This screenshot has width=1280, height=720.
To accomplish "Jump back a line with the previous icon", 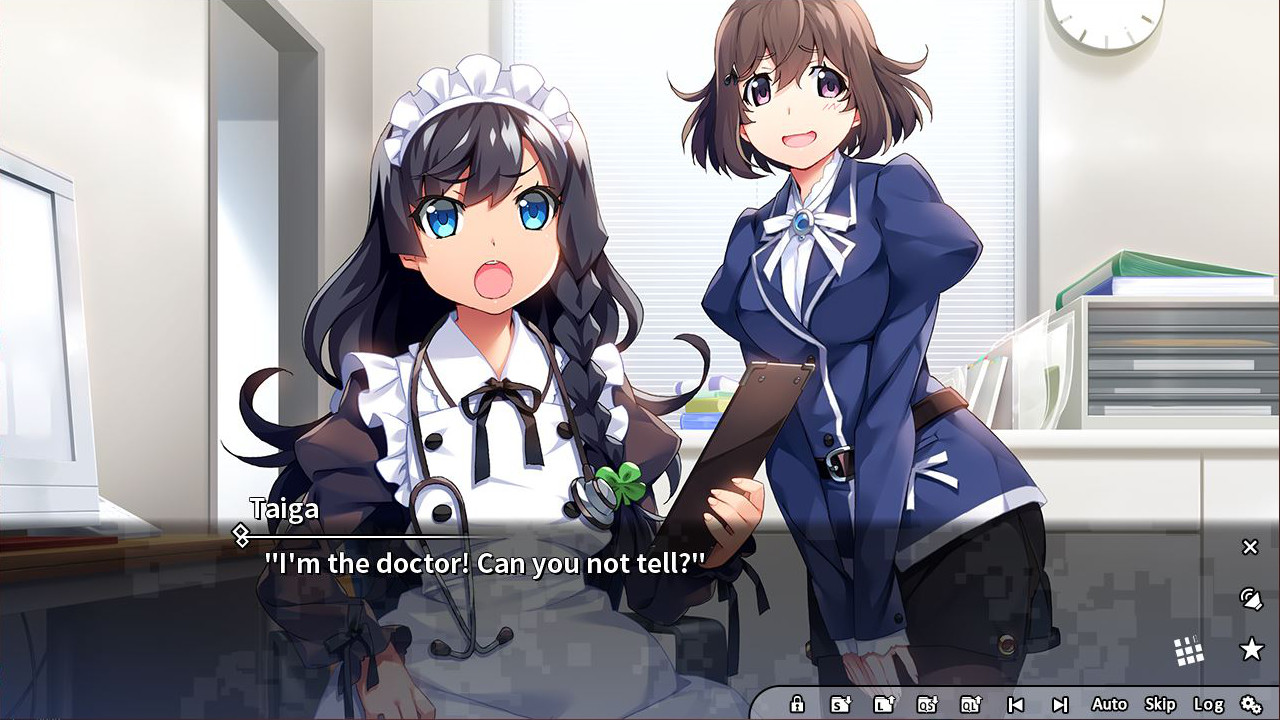I will coord(1018,703).
